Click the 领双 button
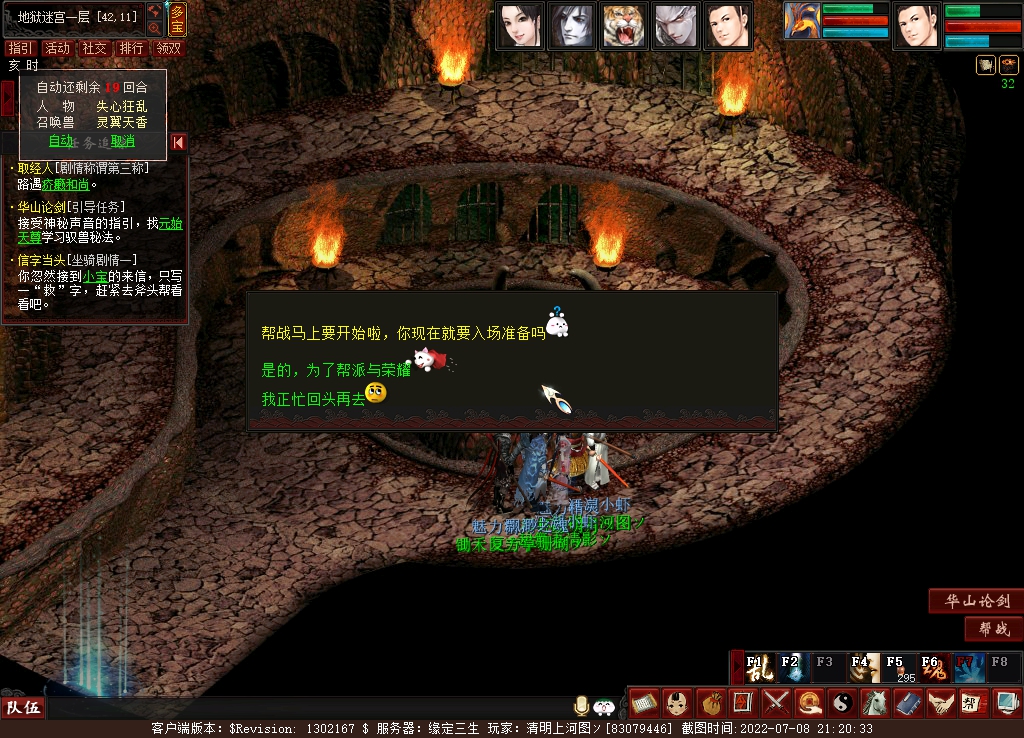 click(169, 48)
